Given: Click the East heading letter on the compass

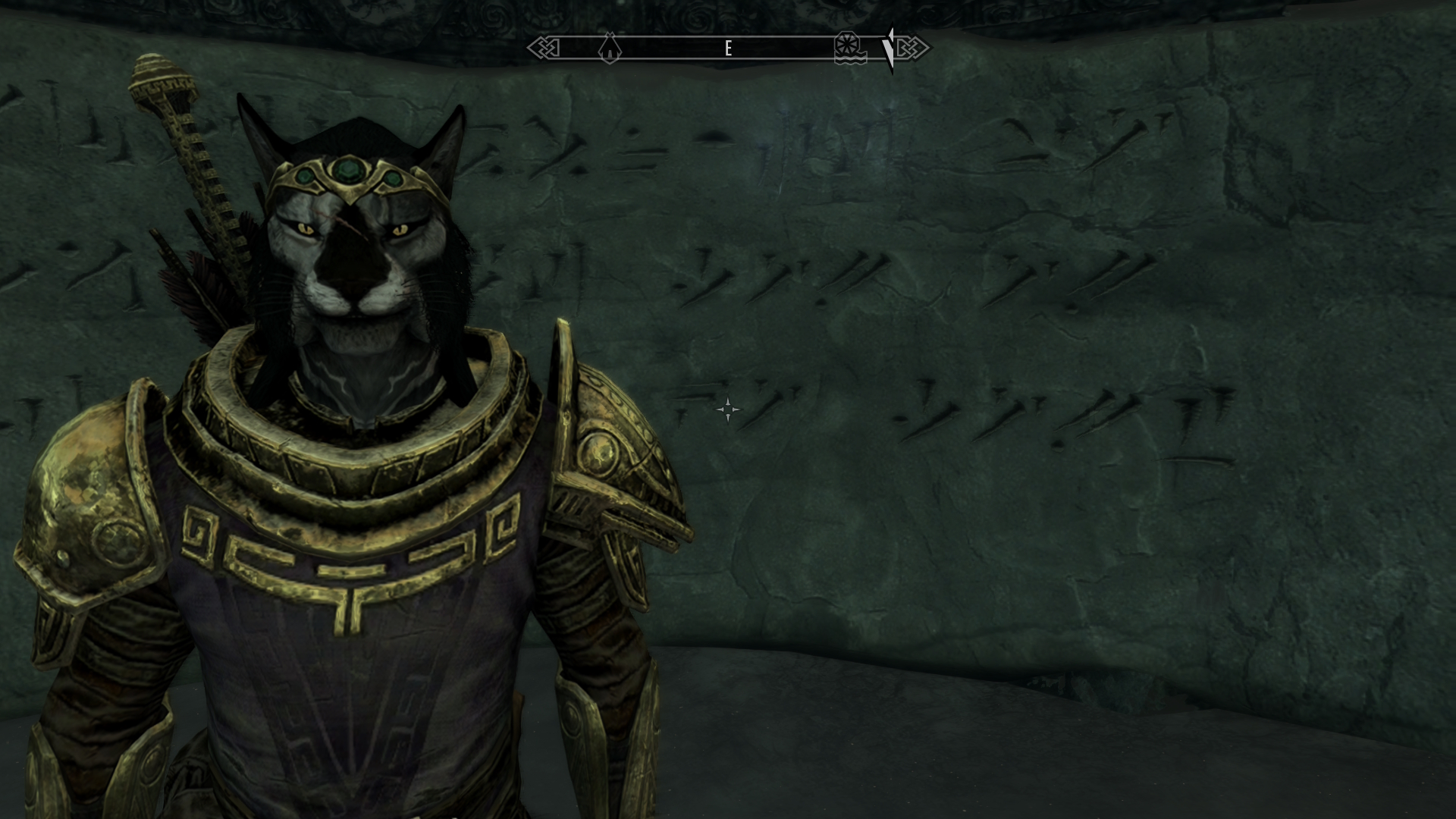Looking at the screenshot, I should click(728, 49).
